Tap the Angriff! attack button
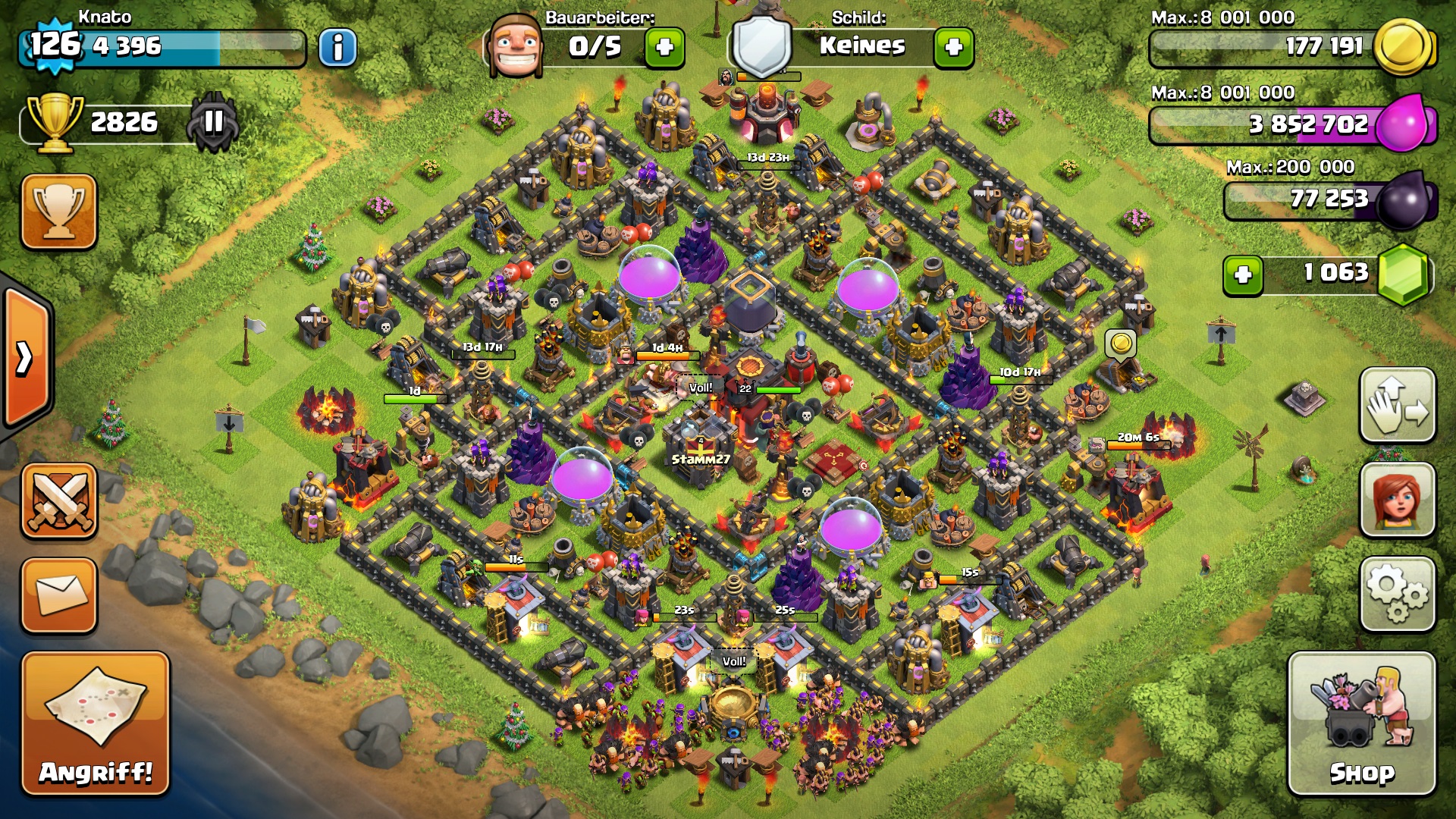The height and width of the screenshot is (819, 1456). [96, 724]
